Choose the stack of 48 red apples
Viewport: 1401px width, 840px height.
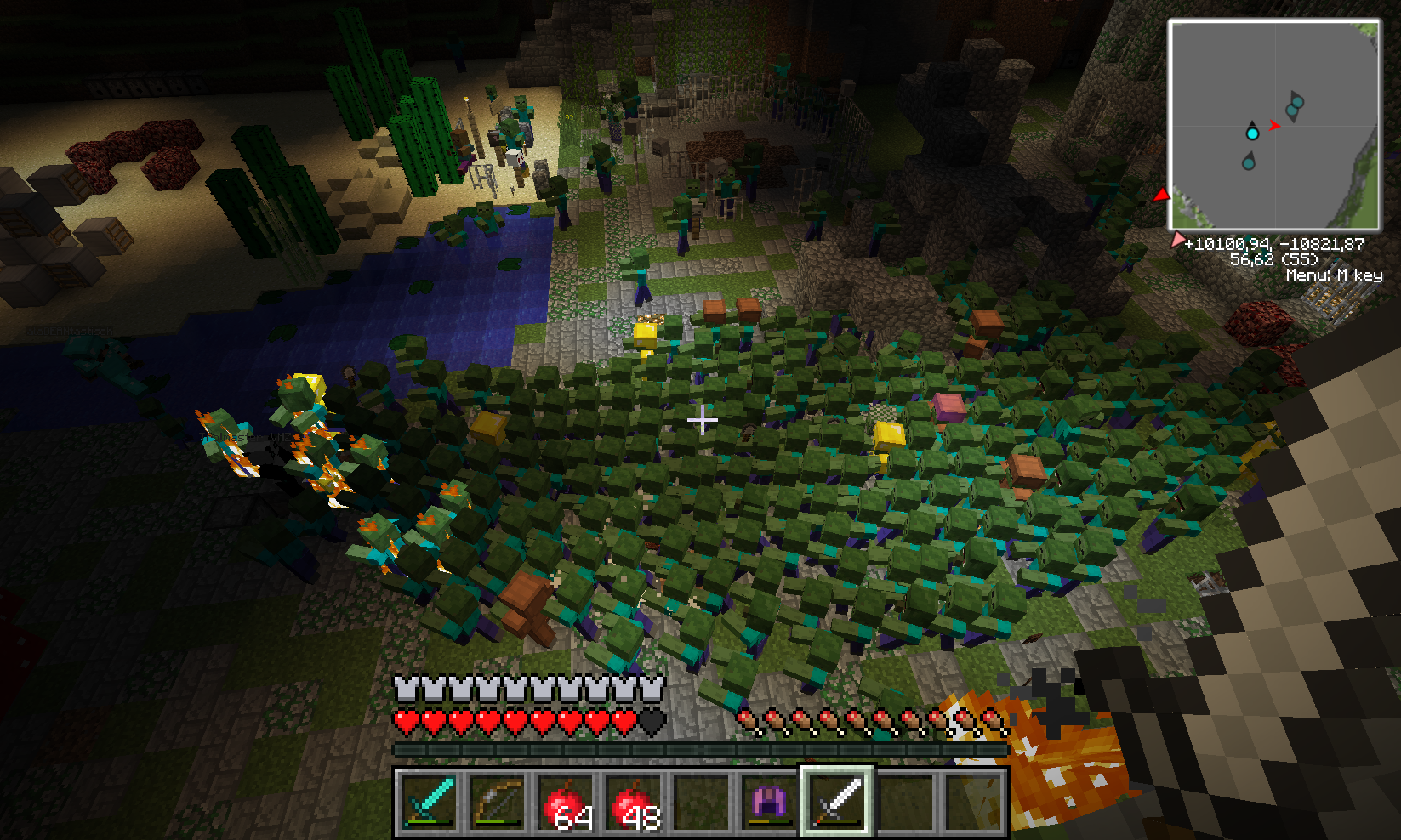click(x=634, y=801)
